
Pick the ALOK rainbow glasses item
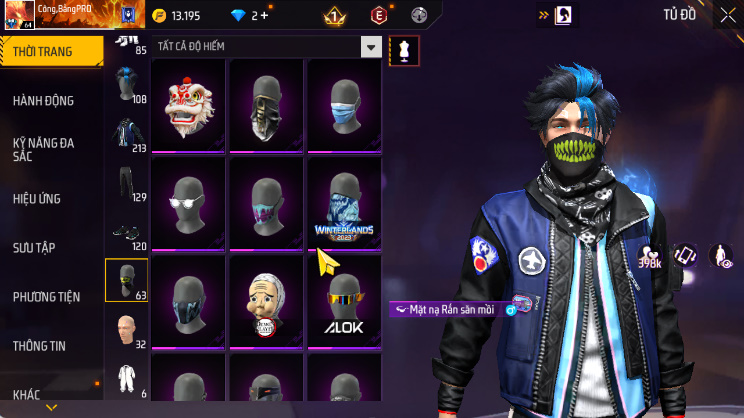344,301
